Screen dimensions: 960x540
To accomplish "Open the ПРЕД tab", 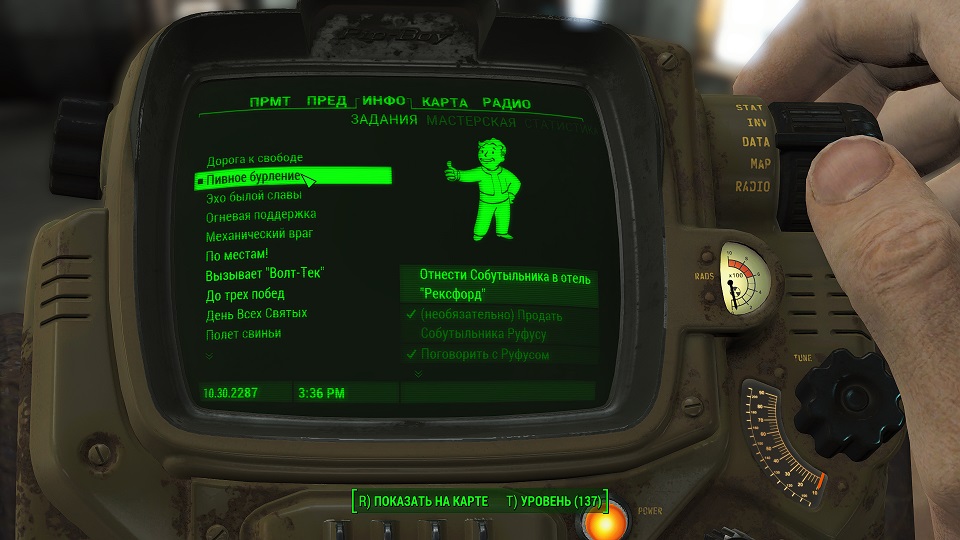I will (x=326, y=101).
